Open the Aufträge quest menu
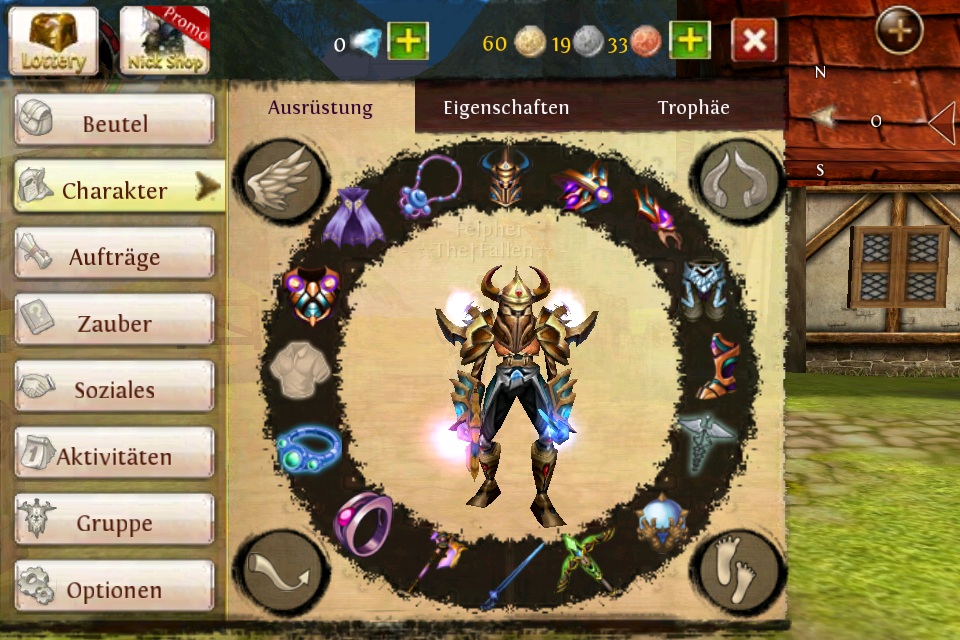 114,256
